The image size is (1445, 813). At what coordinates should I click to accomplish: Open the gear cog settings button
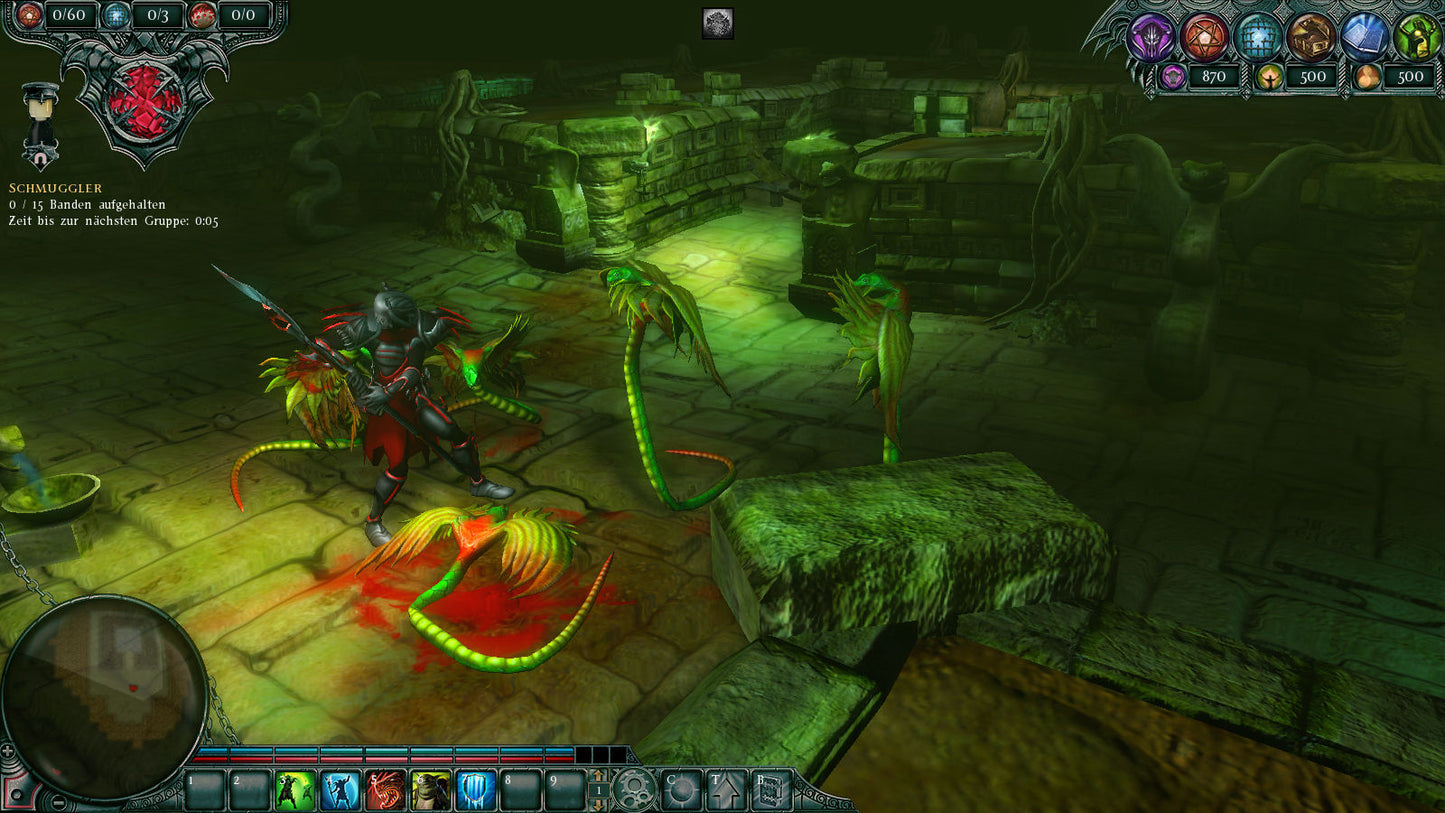coord(635,789)
